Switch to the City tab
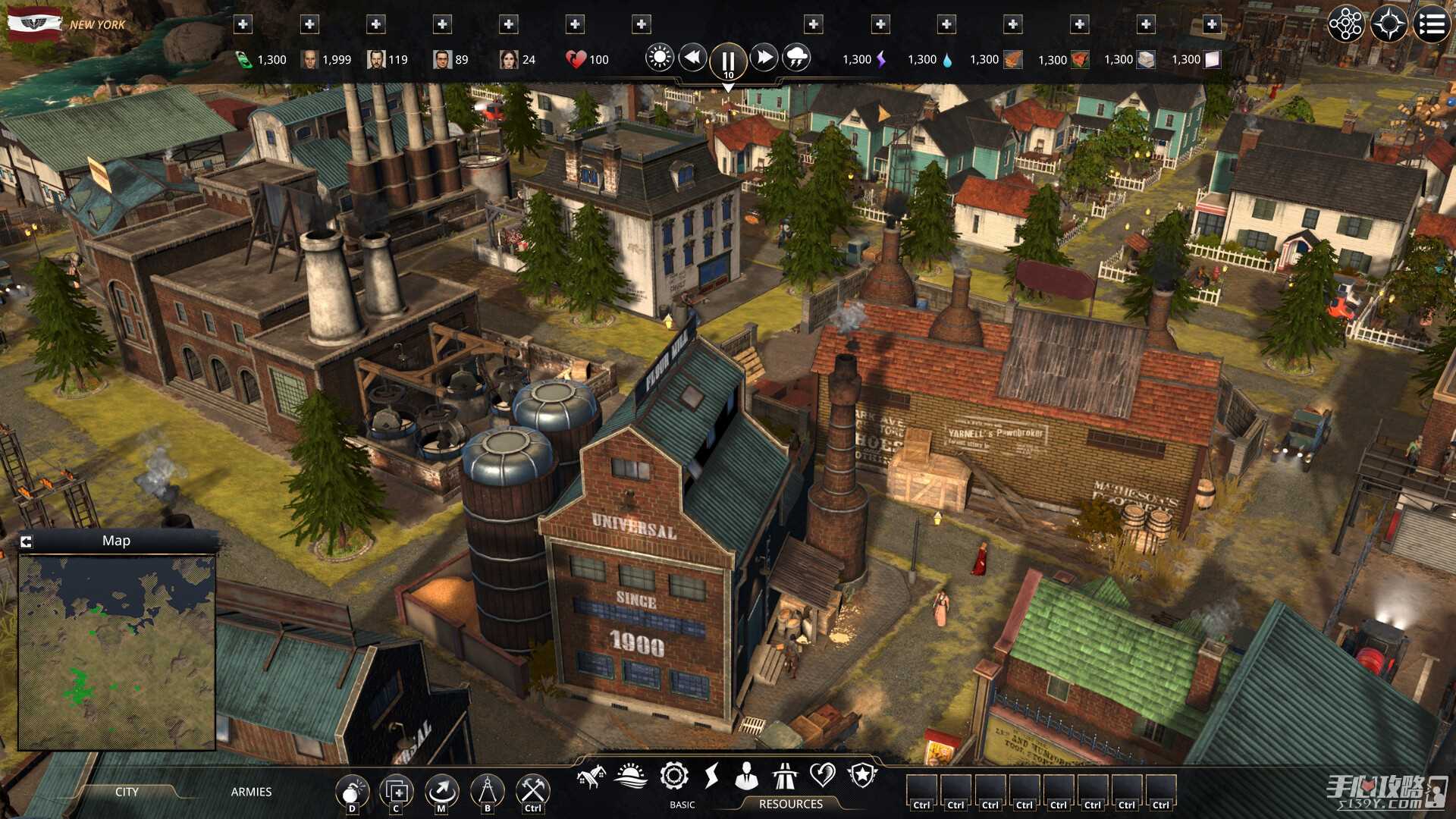 coord(127,792)
